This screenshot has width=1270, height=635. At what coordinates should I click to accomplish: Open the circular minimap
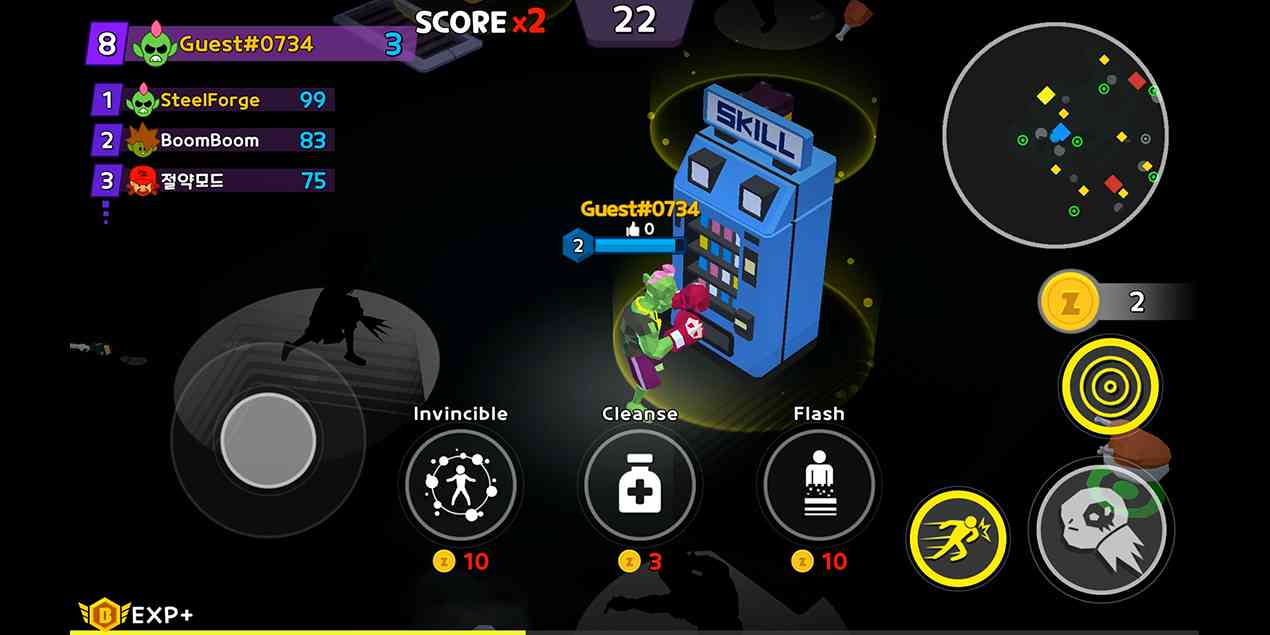coord(1055,135)
